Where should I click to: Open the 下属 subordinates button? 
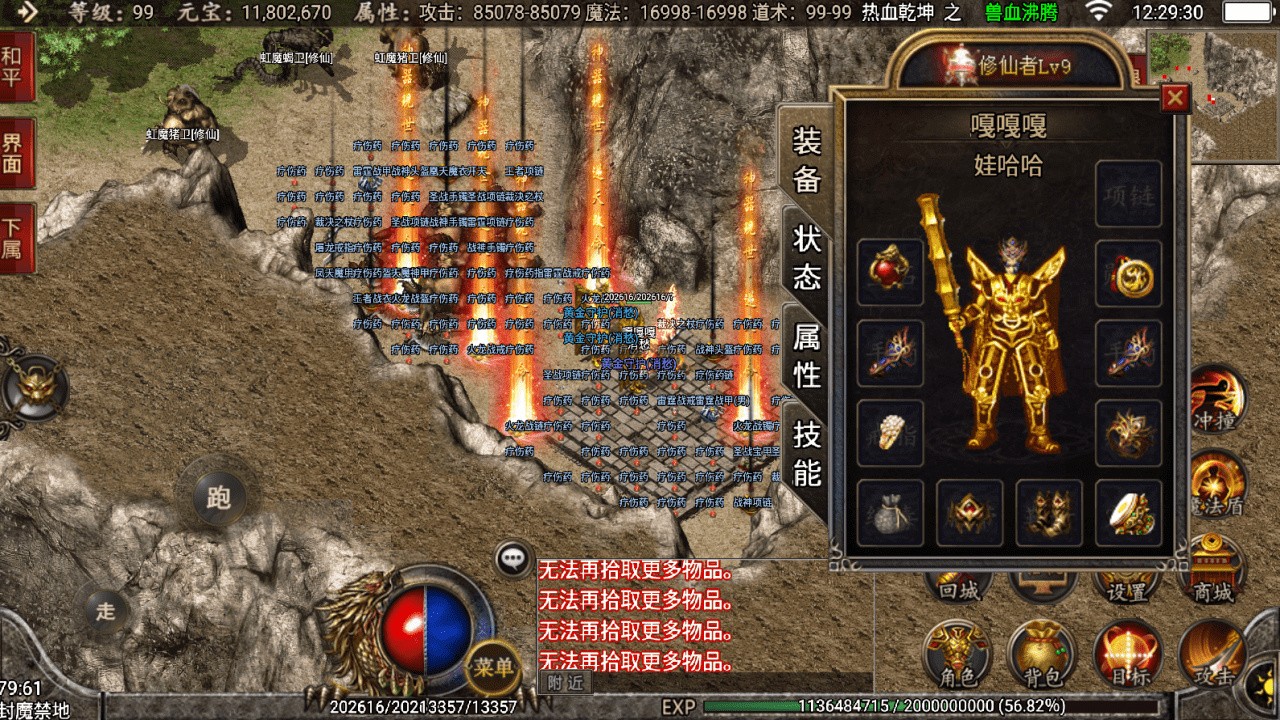[14, 238]
